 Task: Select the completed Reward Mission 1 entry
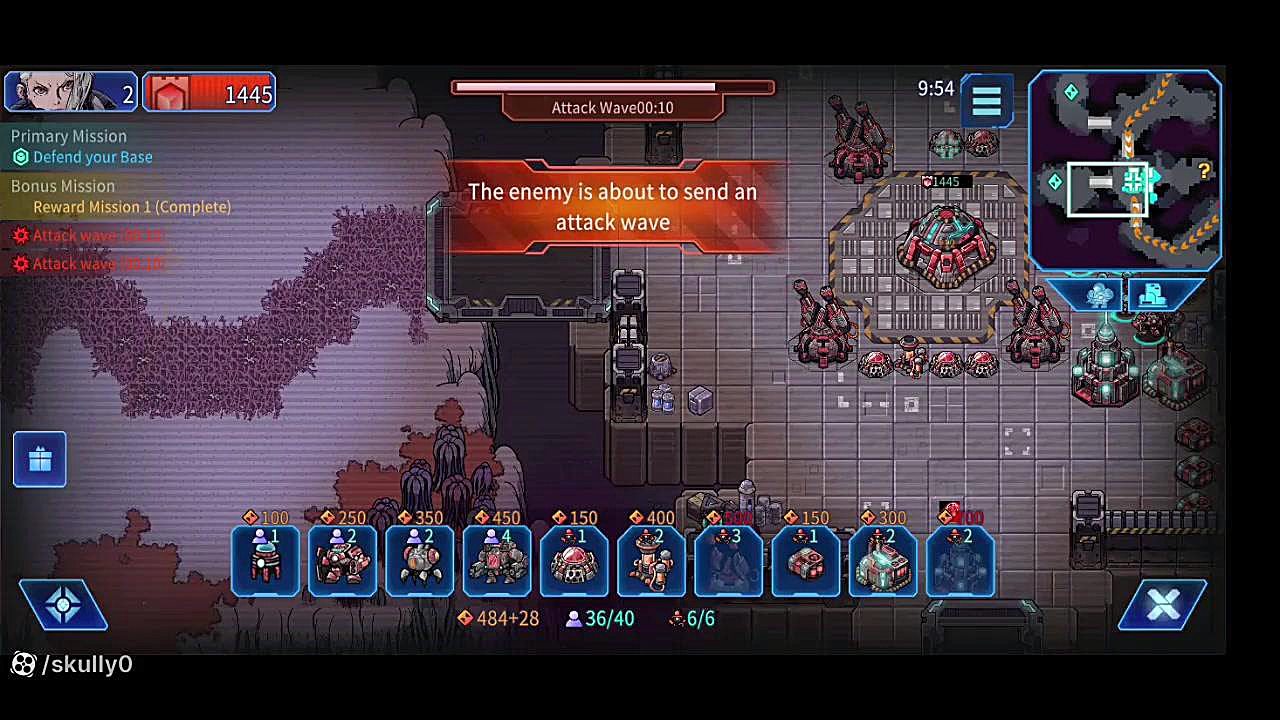(x=131, y=207)
